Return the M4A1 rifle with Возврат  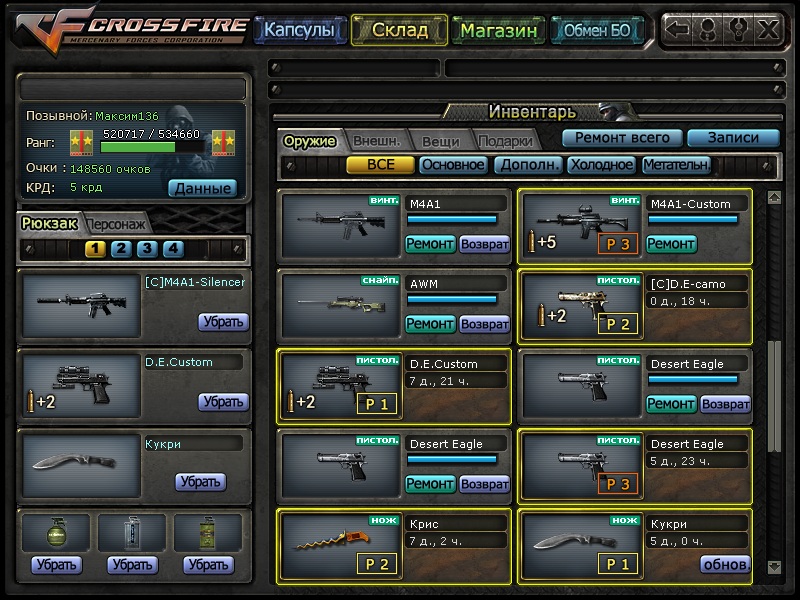tap(485, 243)
